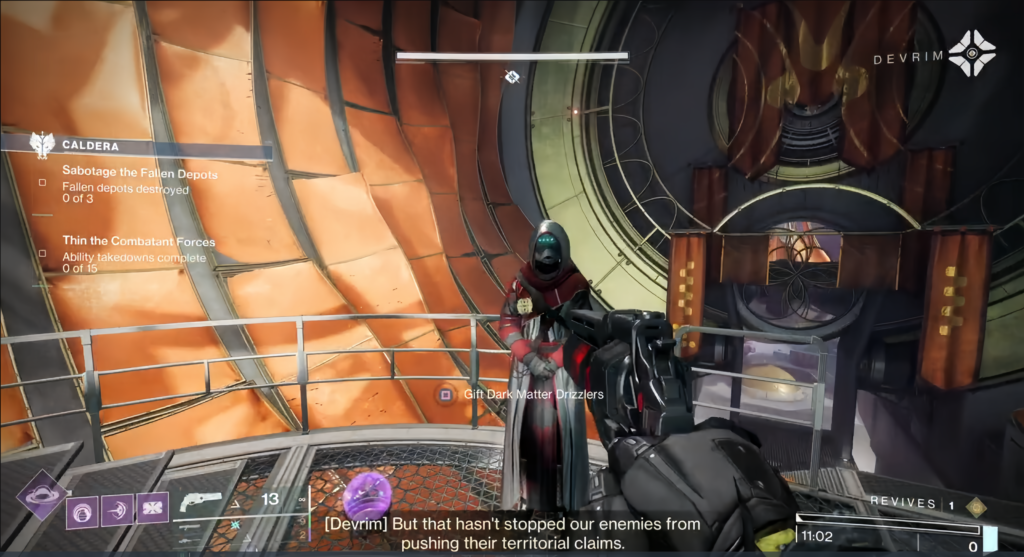Click the Sabotage the Fallen Depots objective
This screenshot has height=557, width=1024.
coord(139,174)
